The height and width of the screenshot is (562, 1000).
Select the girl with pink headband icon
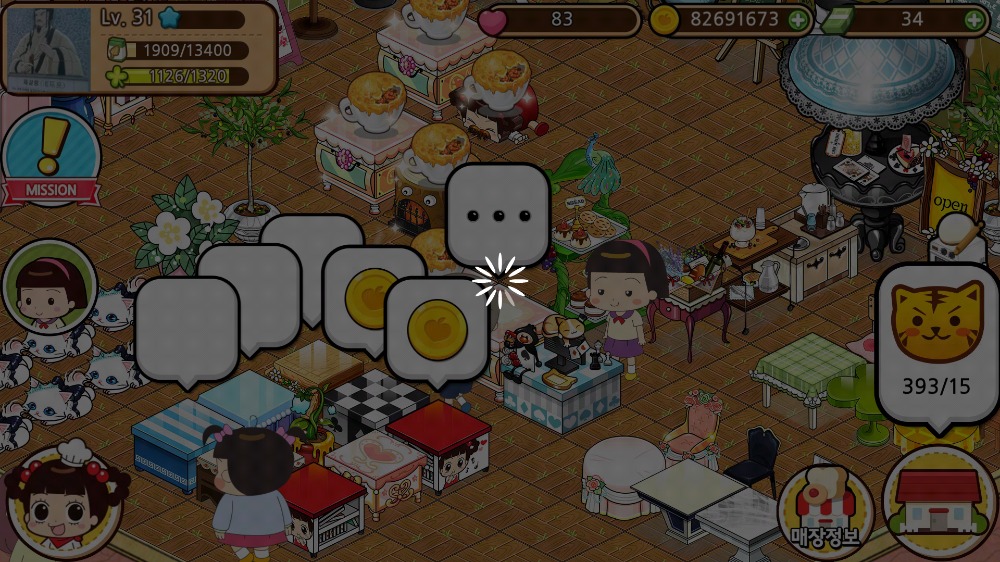pyautogui.click(x=49, y=287)
